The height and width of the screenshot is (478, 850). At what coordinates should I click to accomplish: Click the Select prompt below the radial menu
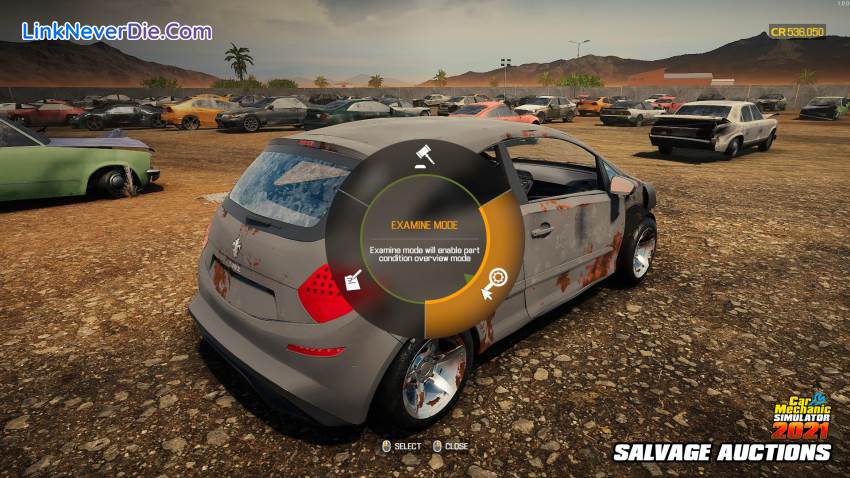(x=401, y=446)
